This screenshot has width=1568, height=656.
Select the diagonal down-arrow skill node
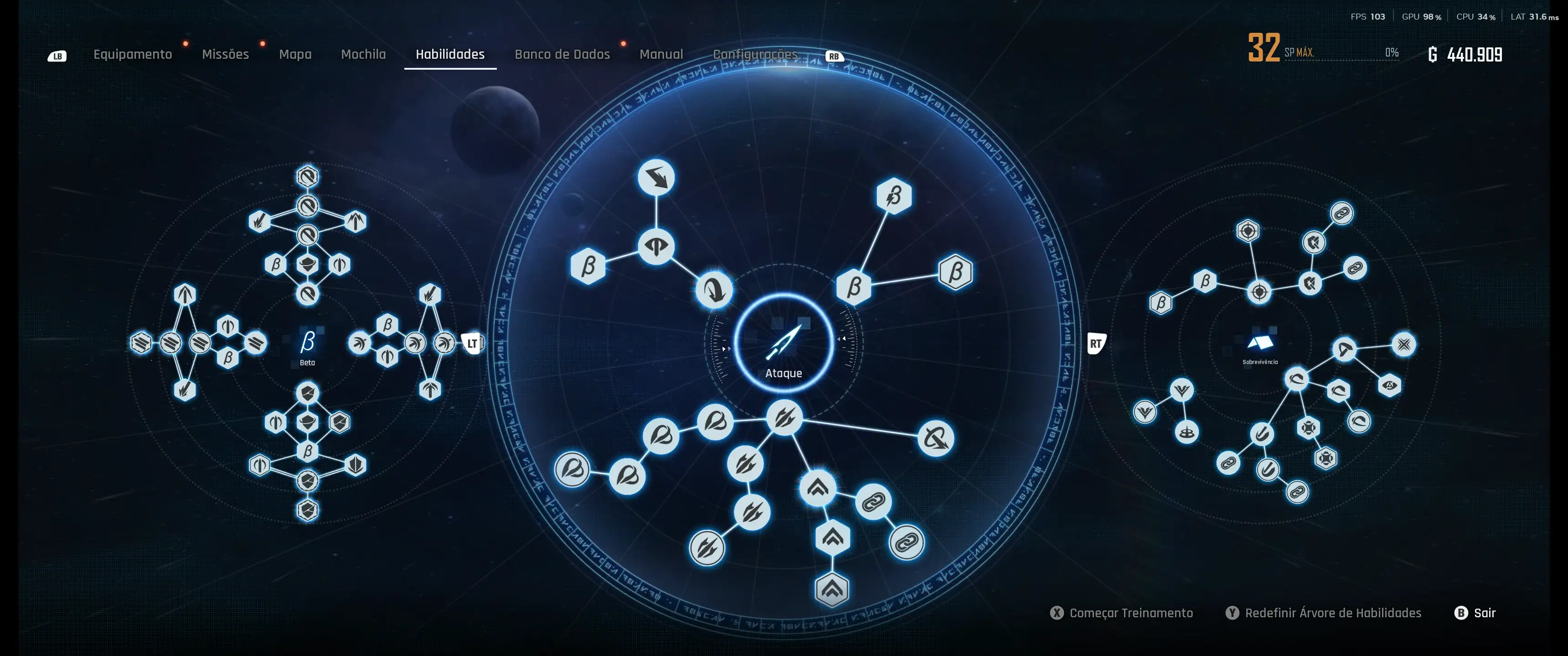(x=656, y=178)
